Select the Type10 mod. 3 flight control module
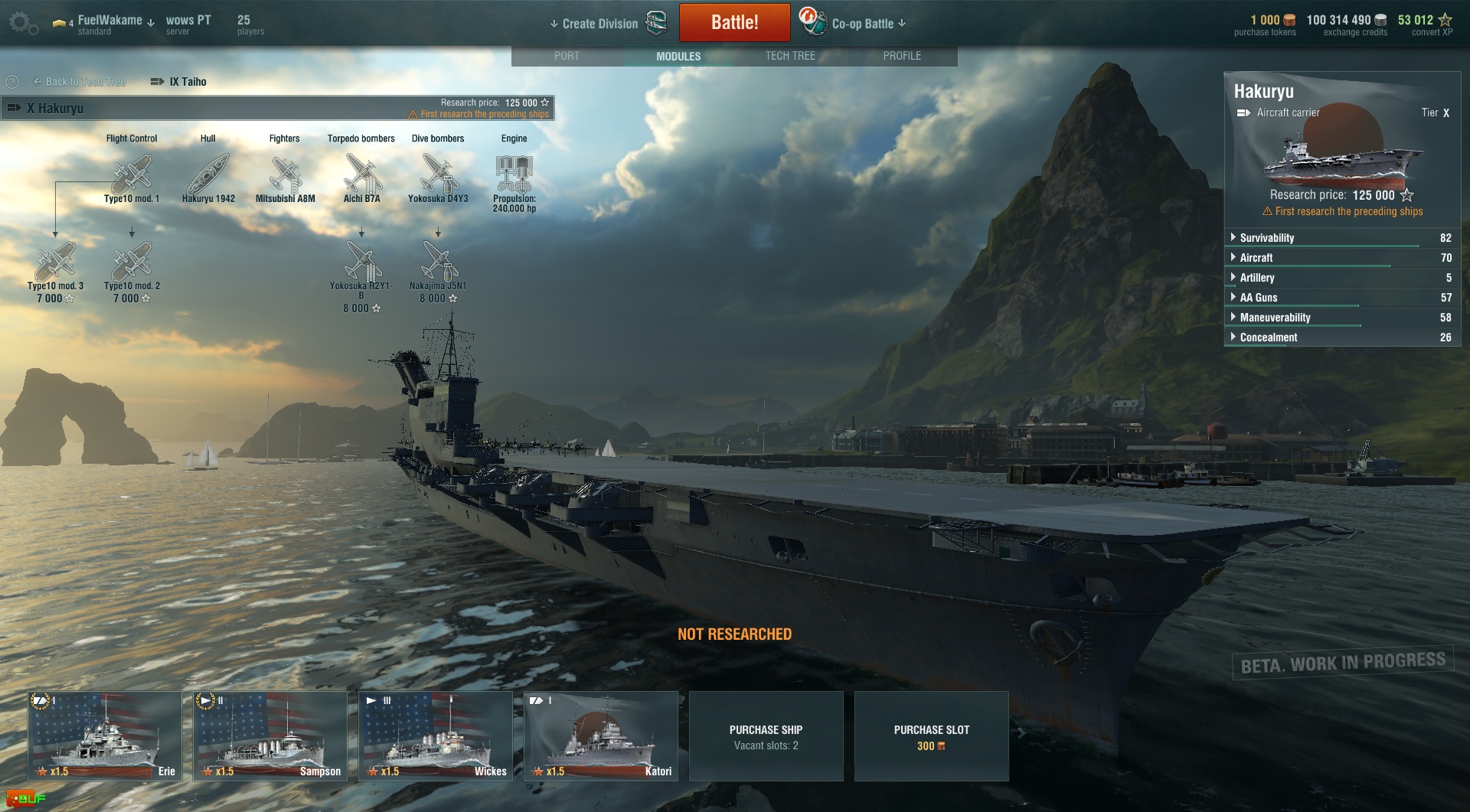Screen dimensions: 1470x812 55,263
